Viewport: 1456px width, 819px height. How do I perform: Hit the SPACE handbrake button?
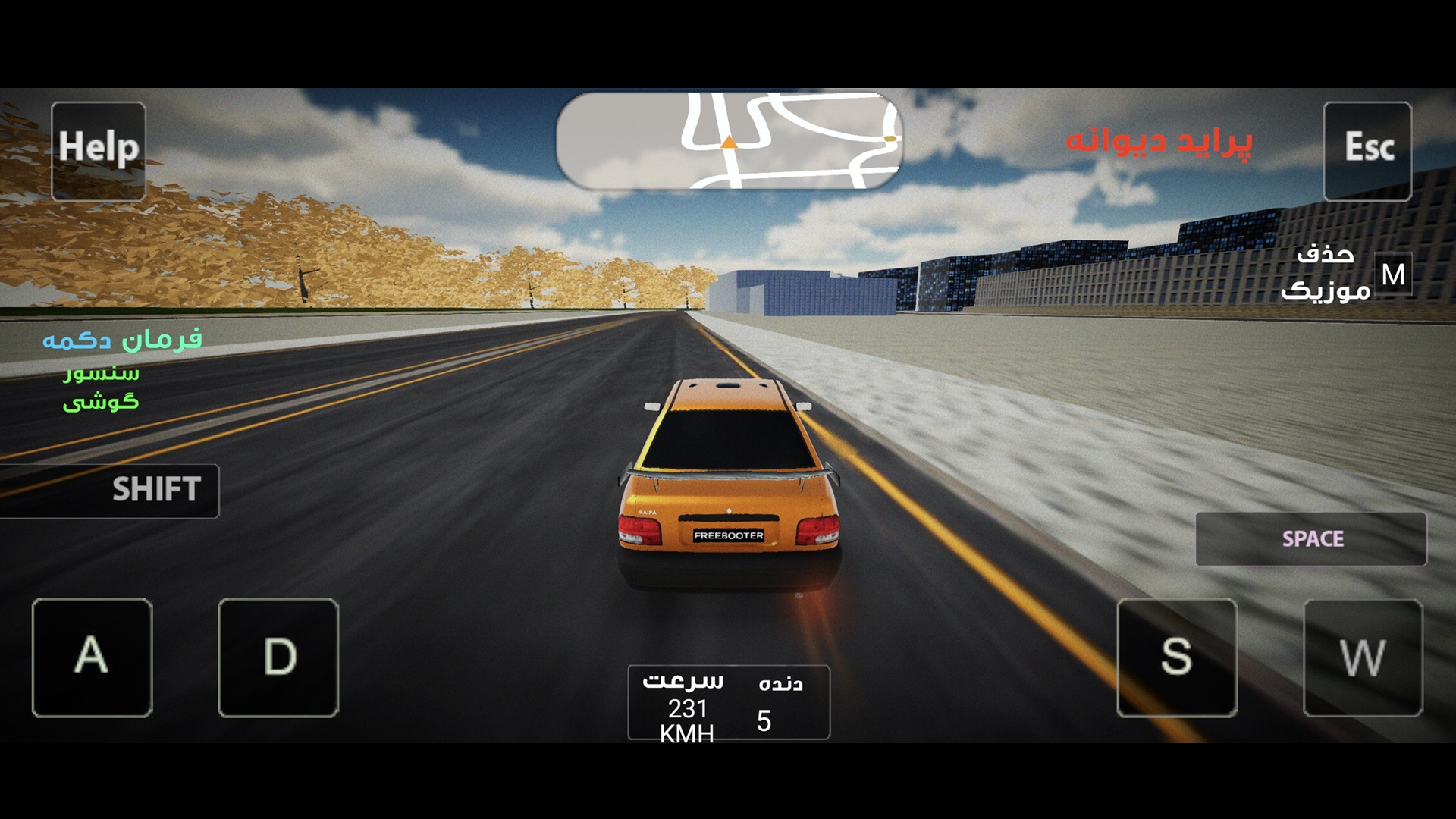[1310, 539]
